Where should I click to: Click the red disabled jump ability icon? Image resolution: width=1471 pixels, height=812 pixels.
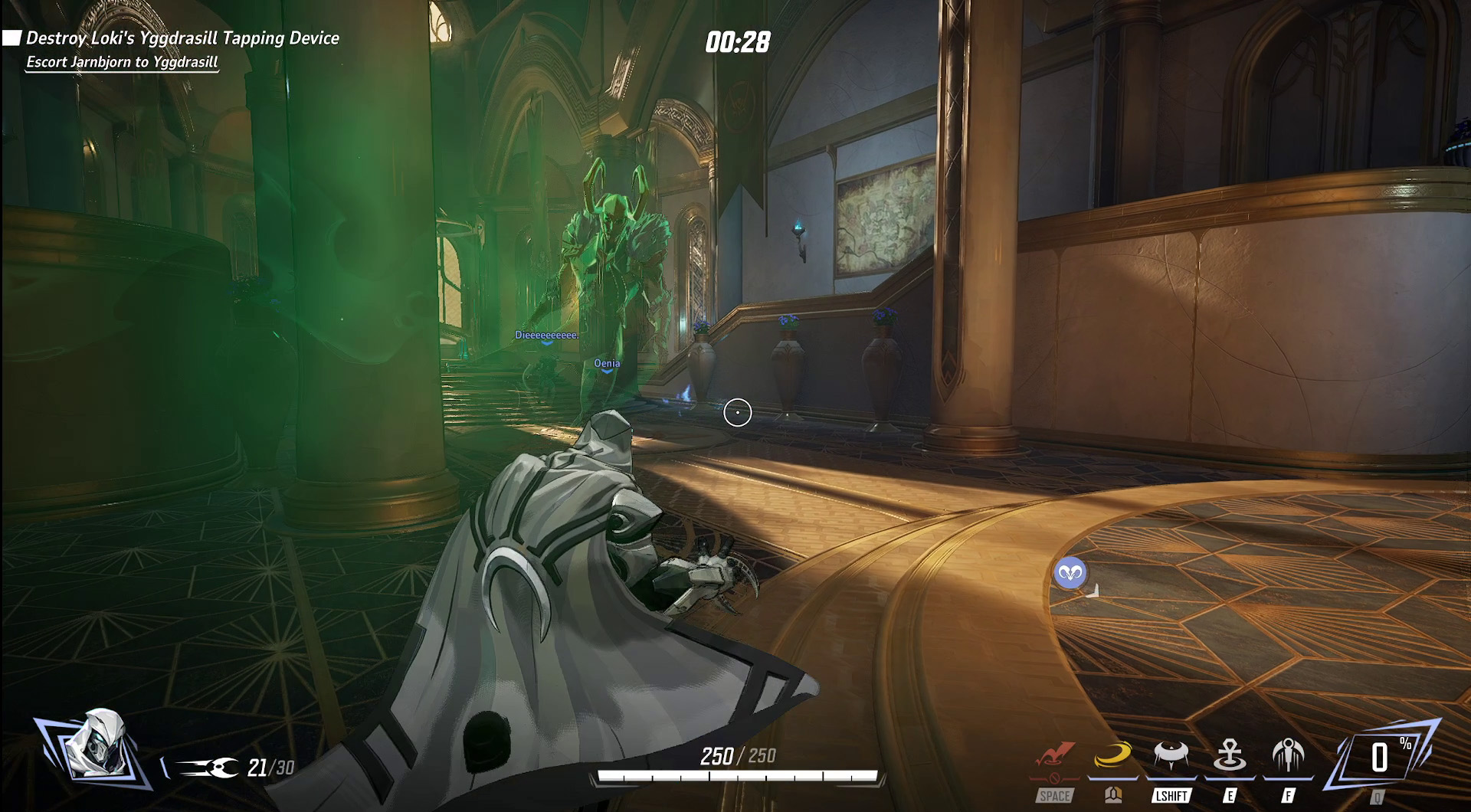tap(1055, 755)
